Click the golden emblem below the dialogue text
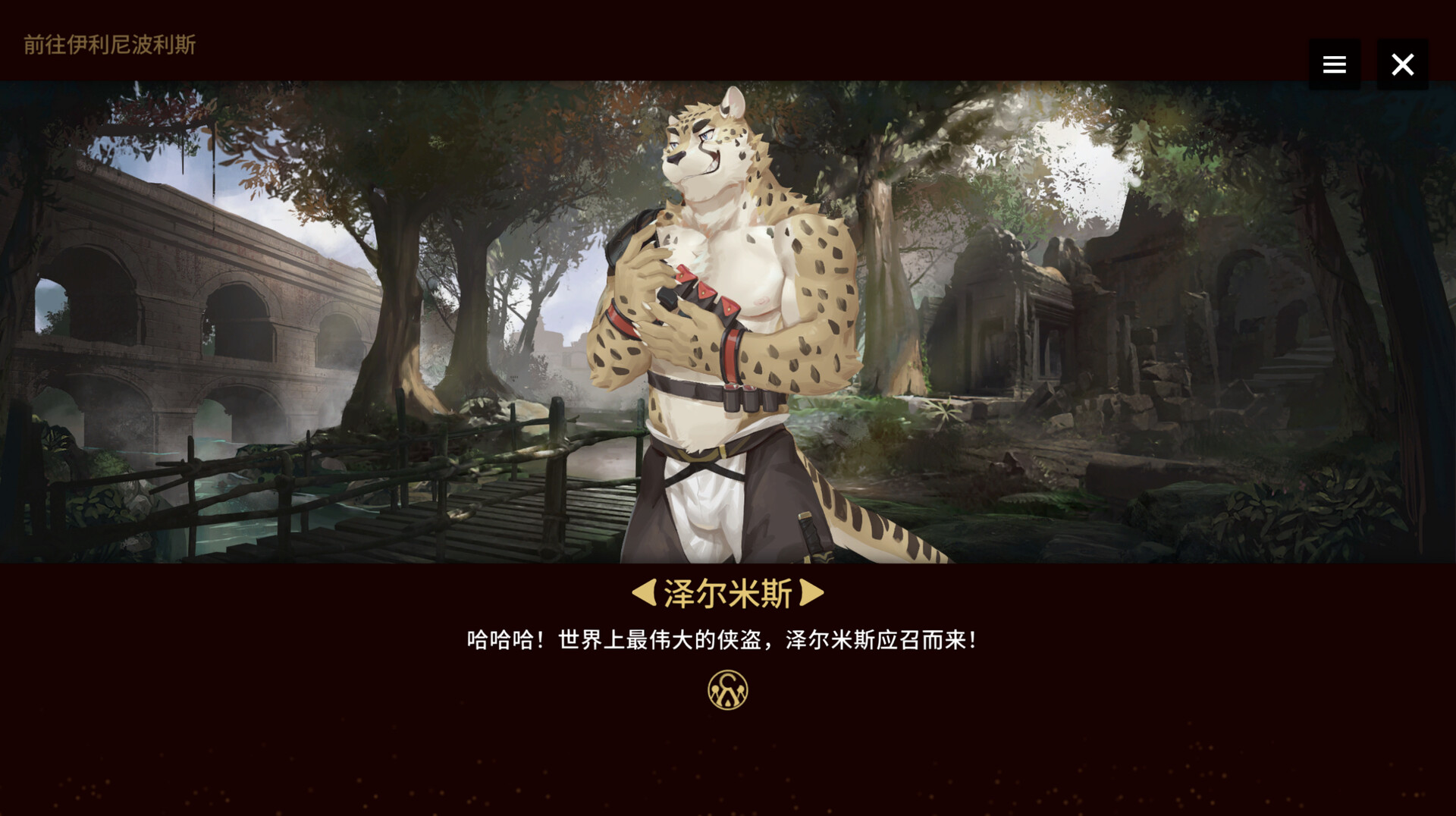 727,691
